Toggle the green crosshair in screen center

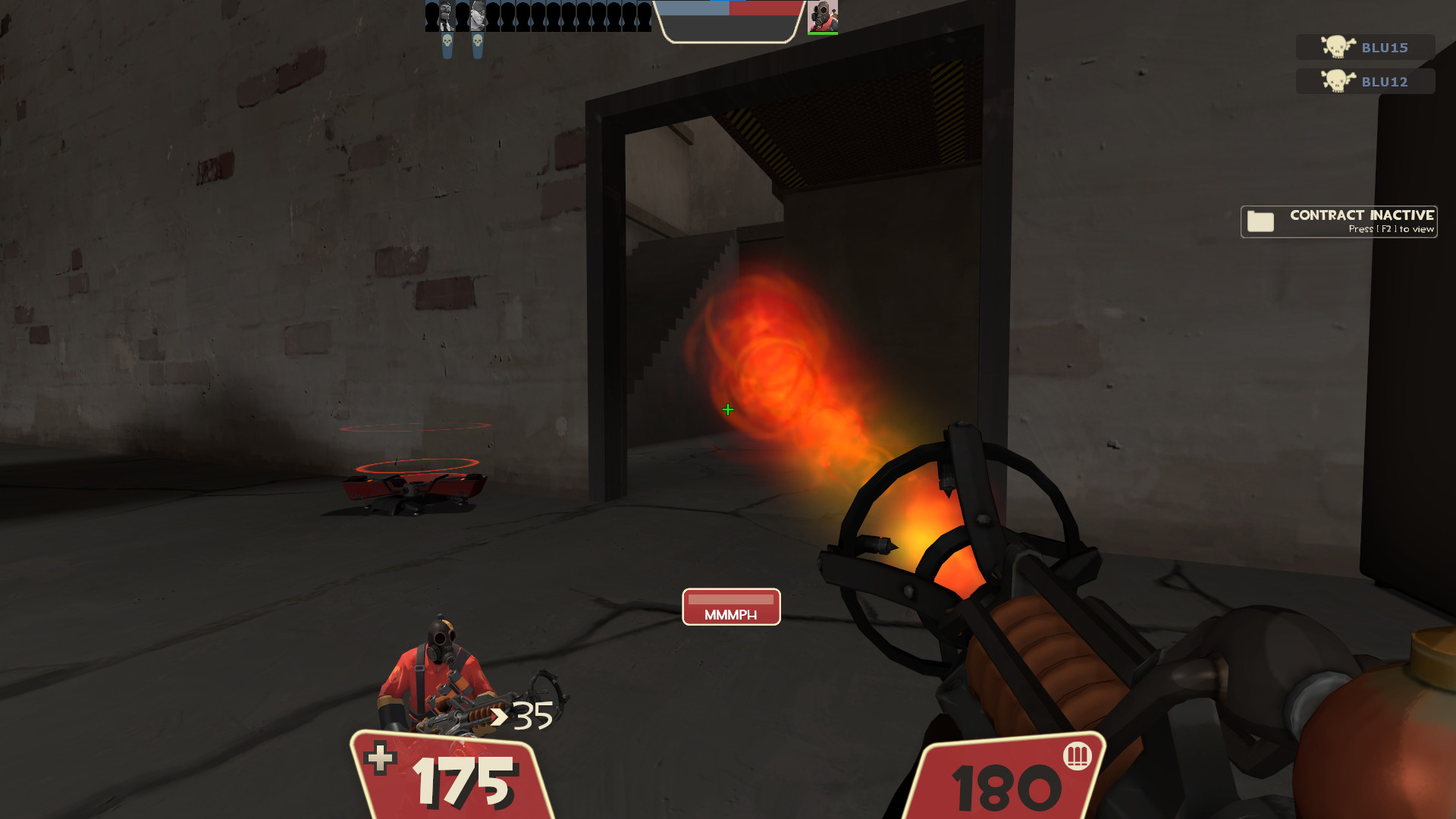[727, 409]
